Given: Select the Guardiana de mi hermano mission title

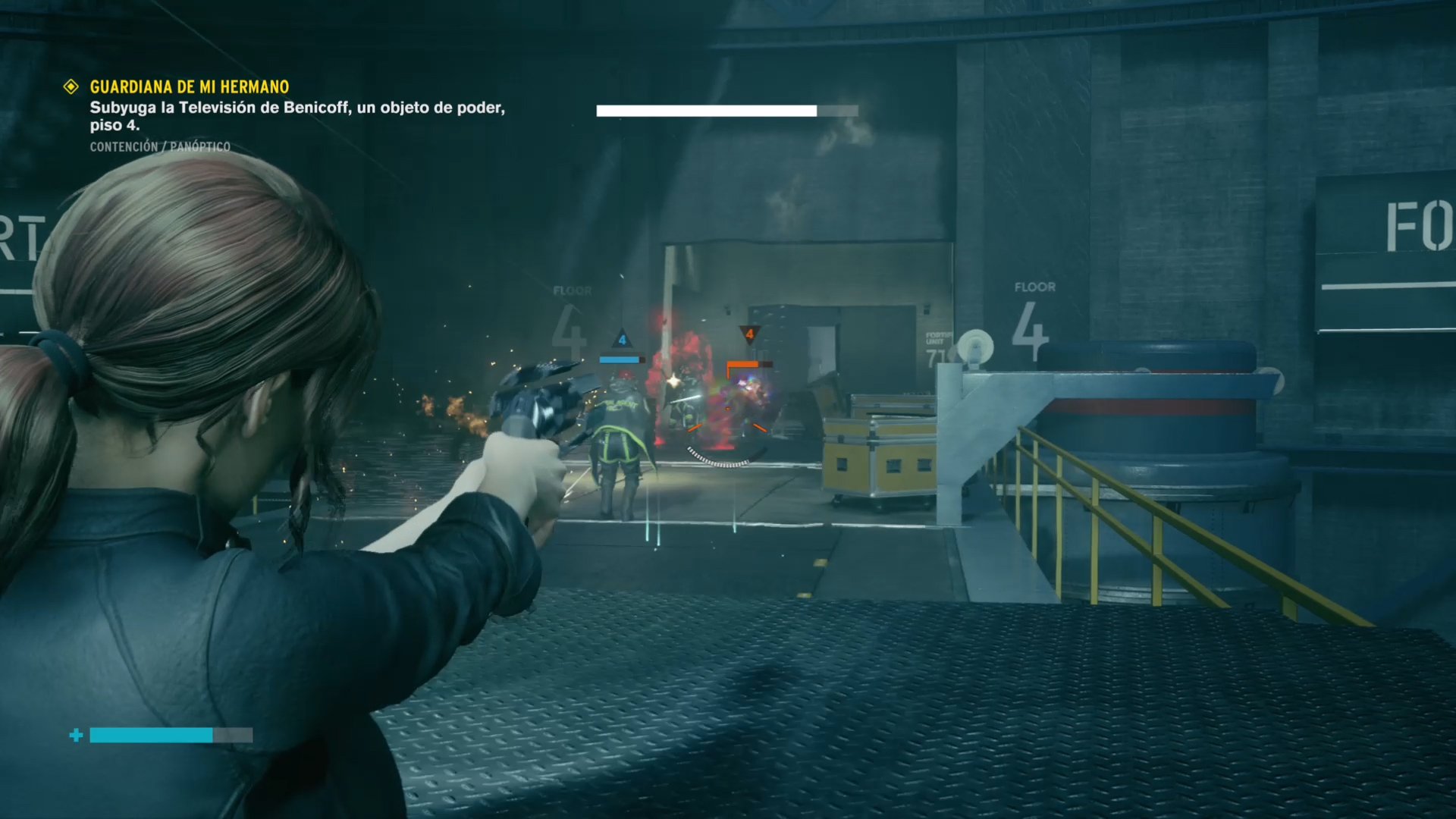Looking at the screenshot, I should click(190, 87).
